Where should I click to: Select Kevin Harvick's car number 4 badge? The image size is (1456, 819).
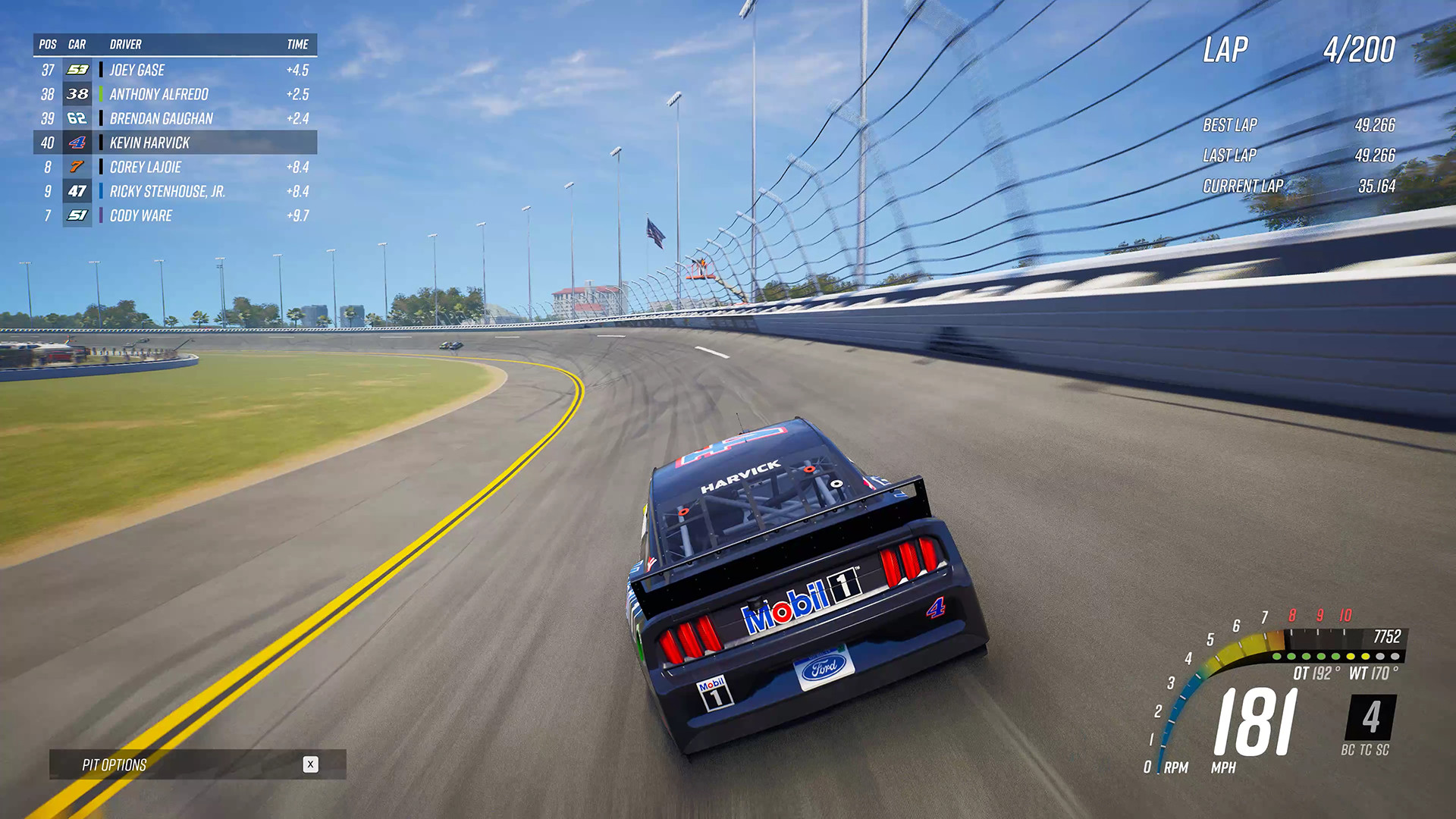77,143
